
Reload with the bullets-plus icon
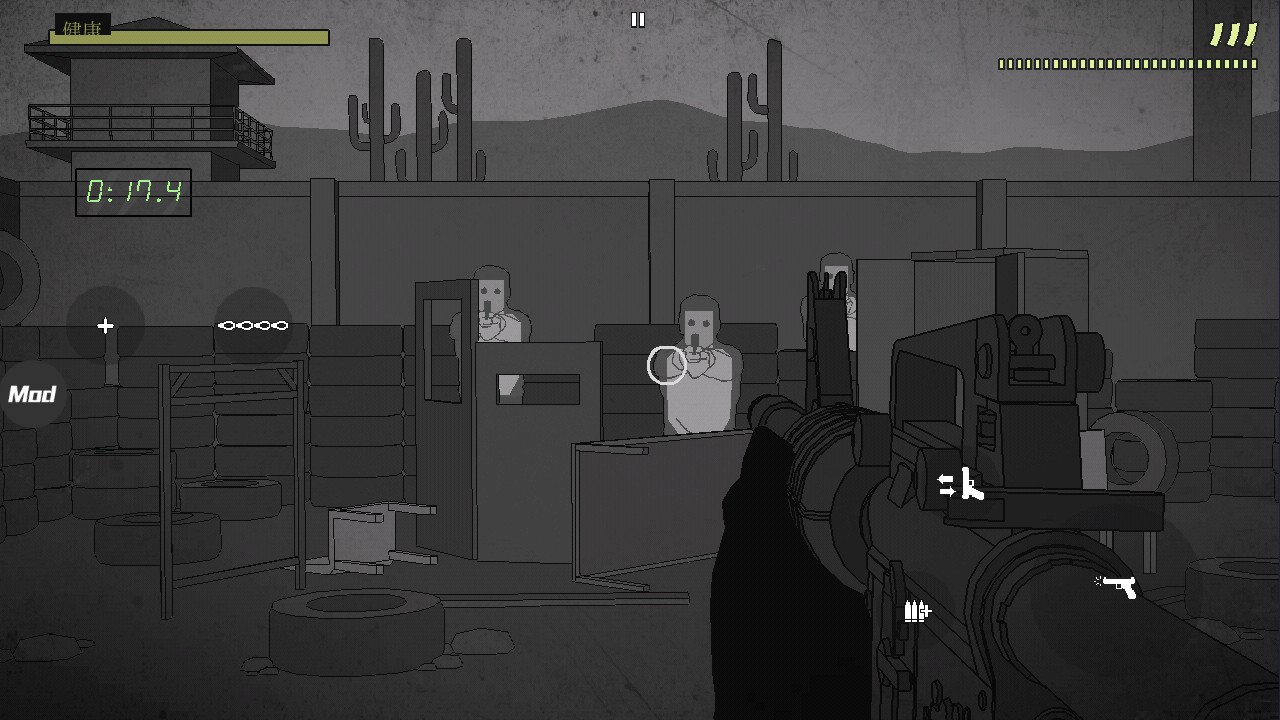click(917, 610)
